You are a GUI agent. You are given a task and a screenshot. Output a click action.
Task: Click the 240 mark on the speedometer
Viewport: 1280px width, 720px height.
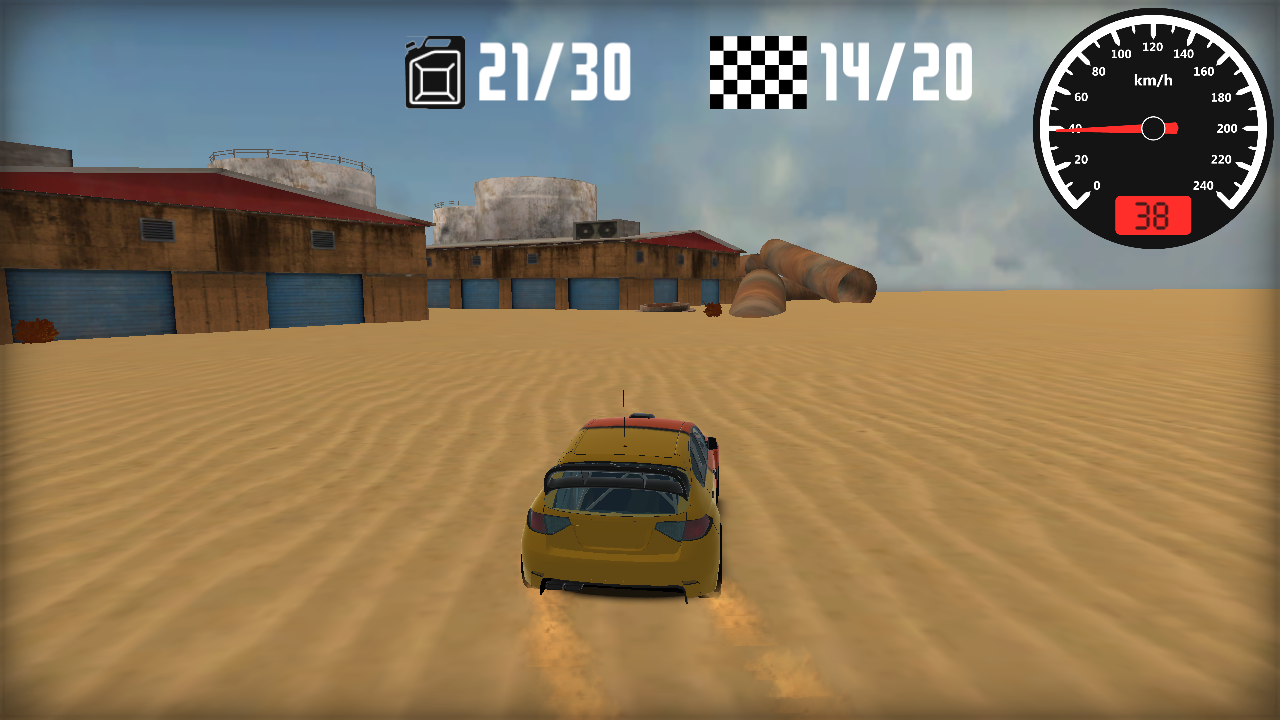tap(1202, 185)
